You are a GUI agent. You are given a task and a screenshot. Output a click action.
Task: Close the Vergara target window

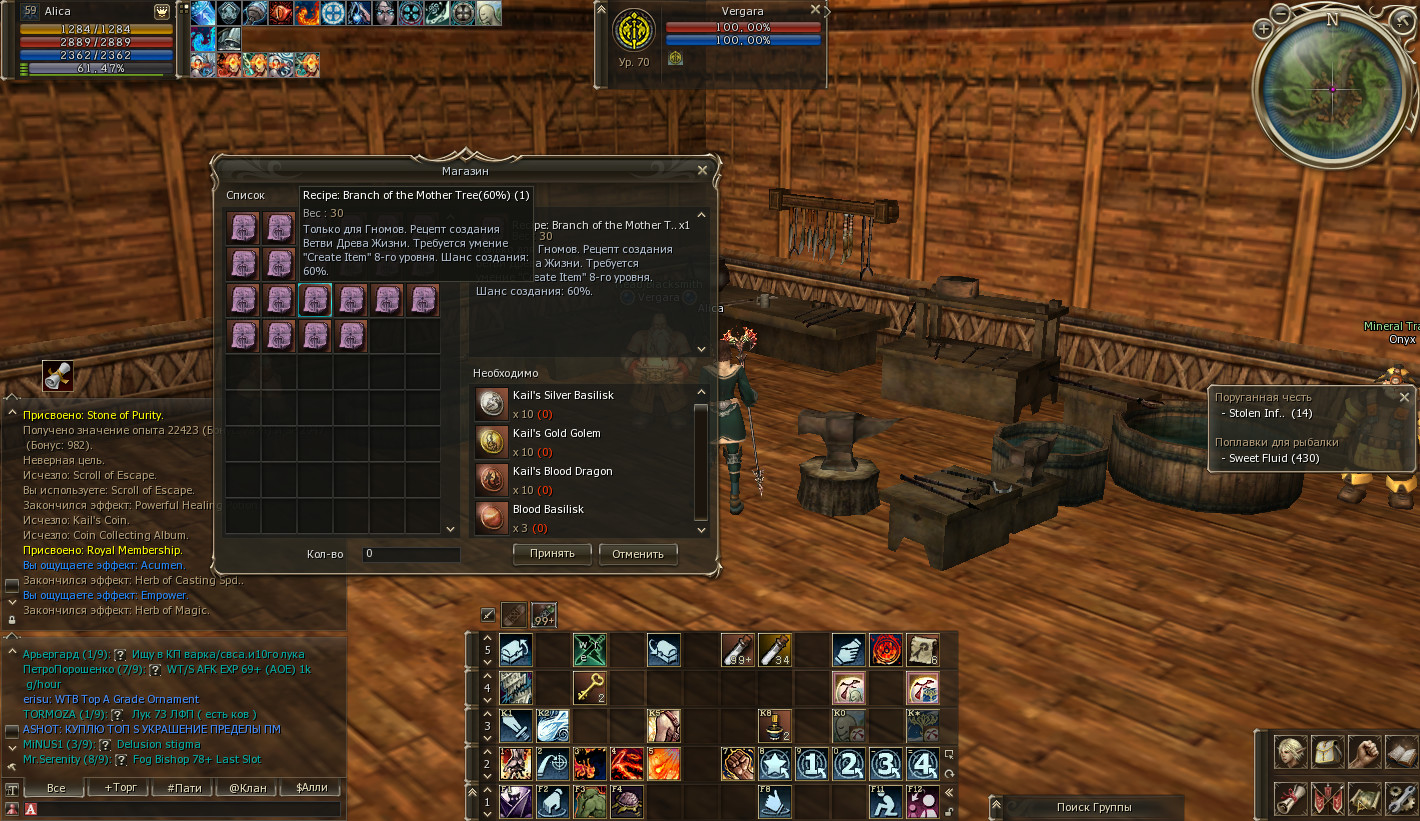[815, 10]
